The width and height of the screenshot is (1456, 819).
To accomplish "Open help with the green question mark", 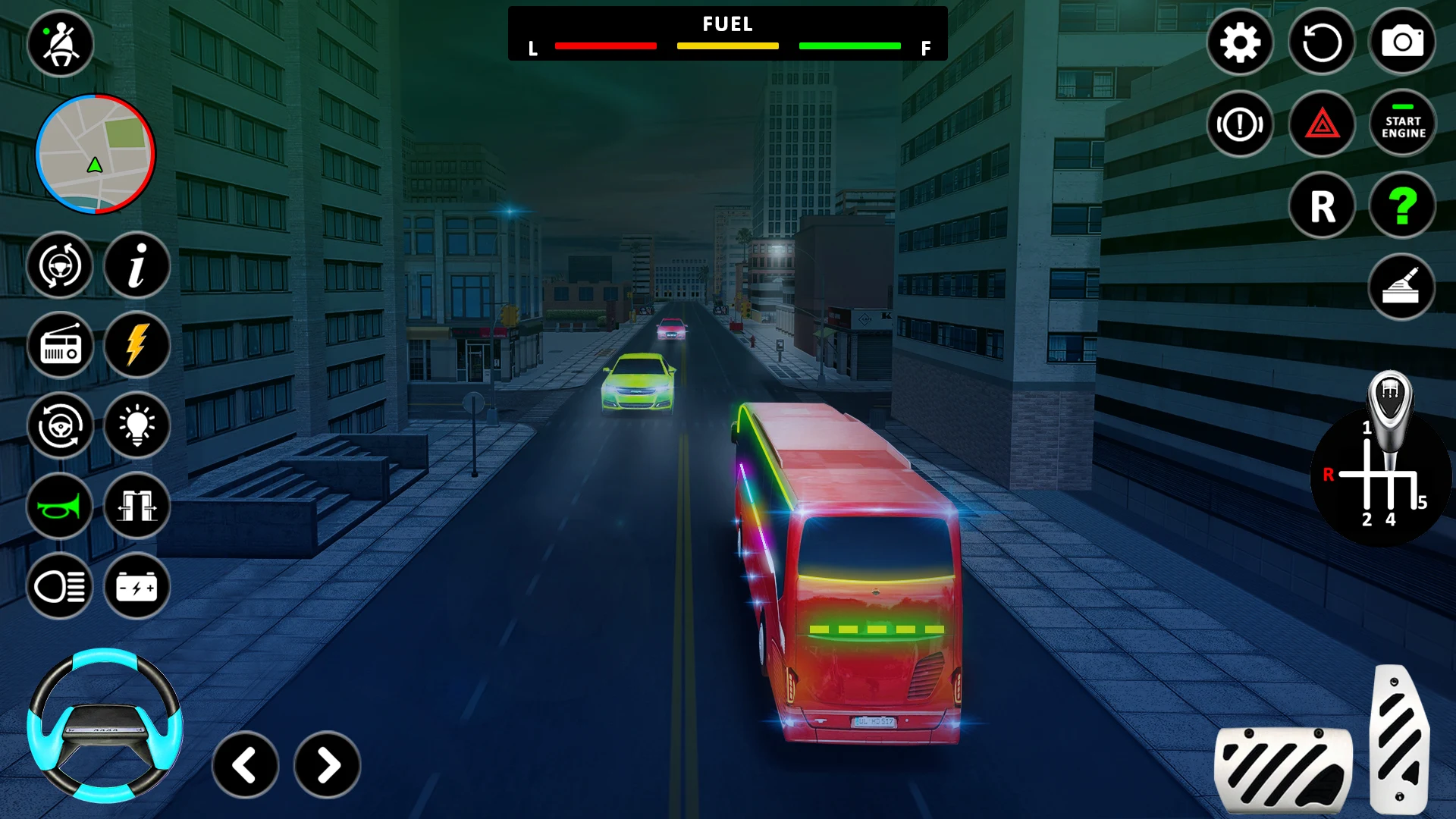I will coord(1402,206).
